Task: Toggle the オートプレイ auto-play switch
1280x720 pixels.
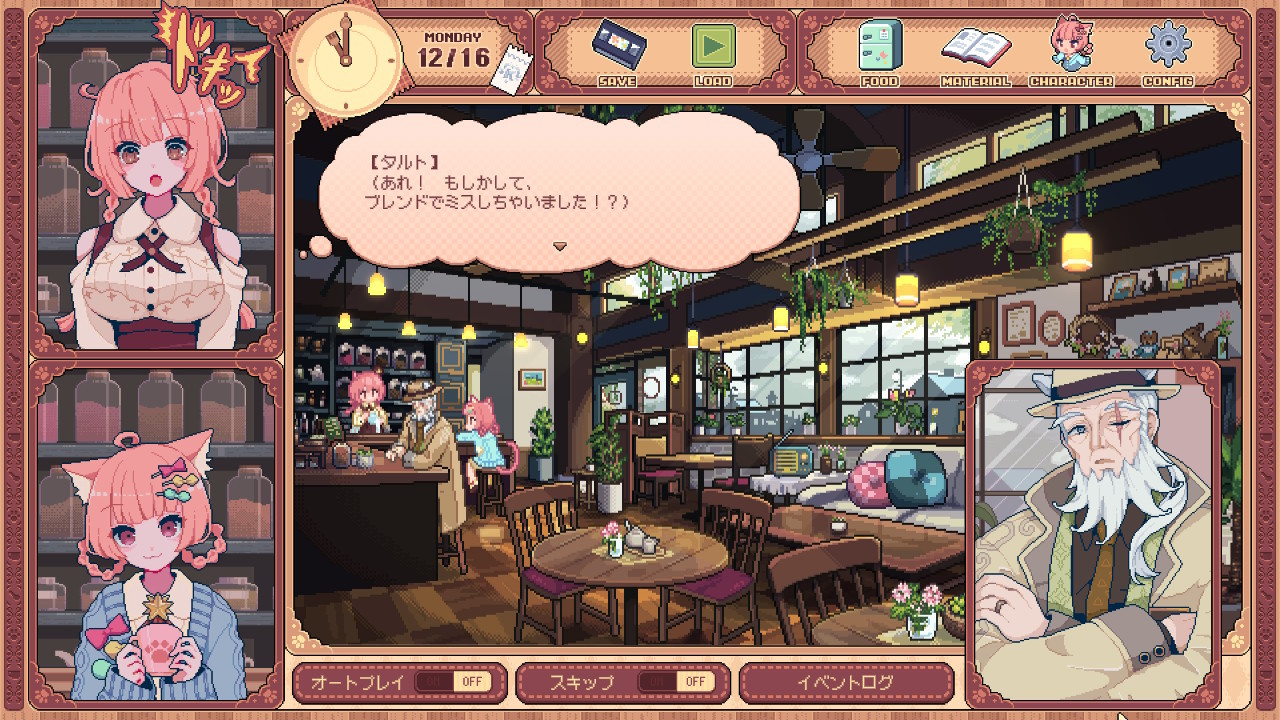Action: click(453, 682)
